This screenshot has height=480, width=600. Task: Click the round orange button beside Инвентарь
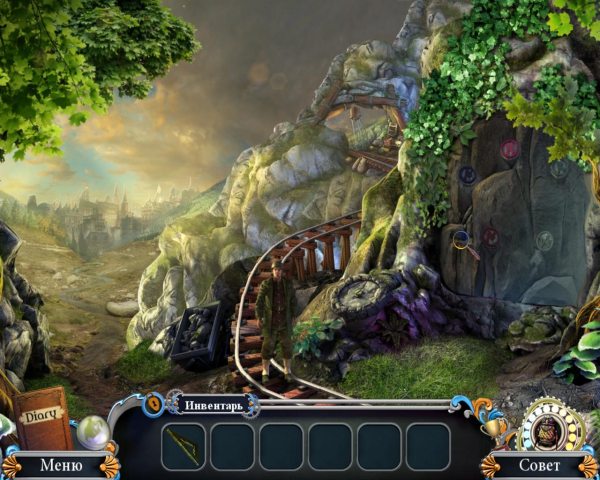pos(154,403)
